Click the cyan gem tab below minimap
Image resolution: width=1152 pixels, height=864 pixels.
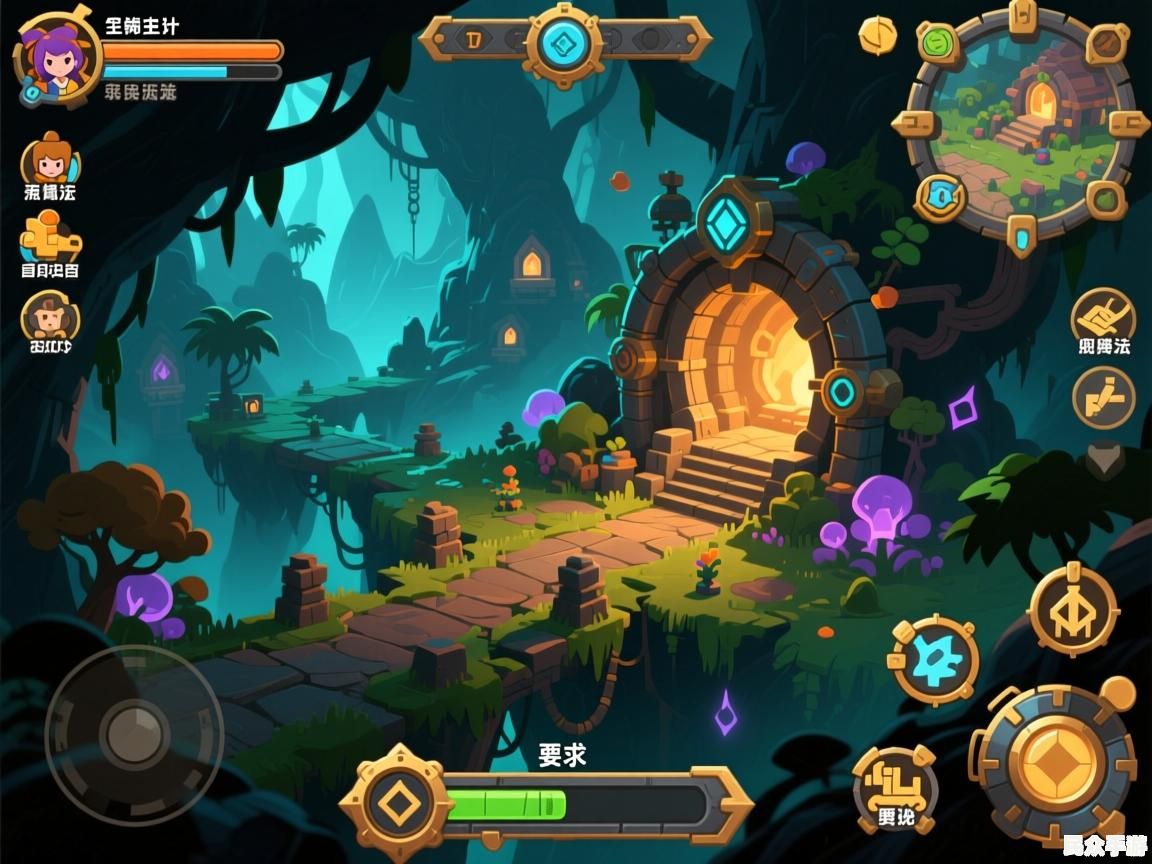tap(1021, 237)
